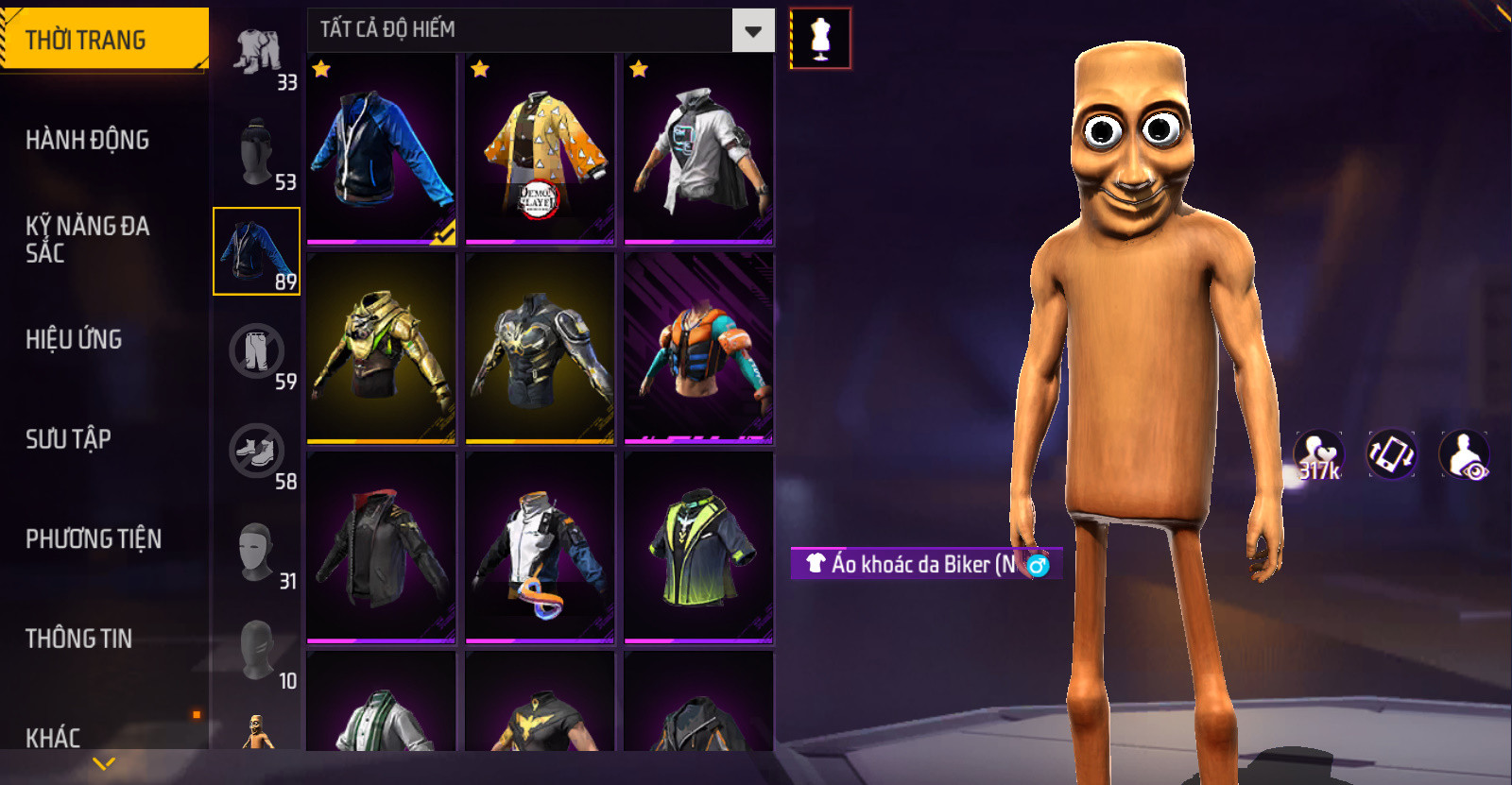Click the 317k likes icon
This screenshot has width=1512, height=785.
(1319, 455)
